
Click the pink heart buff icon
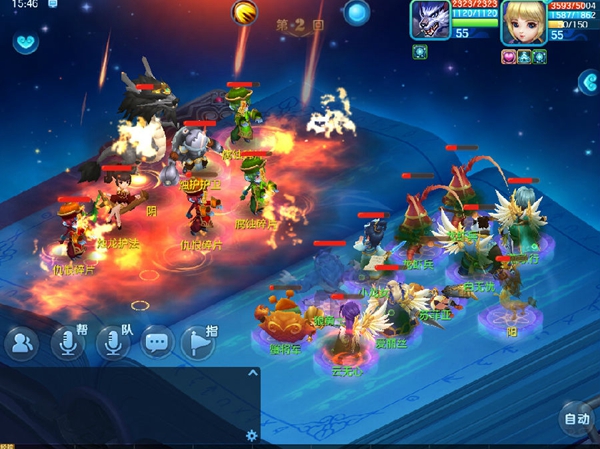click(510, 57)
